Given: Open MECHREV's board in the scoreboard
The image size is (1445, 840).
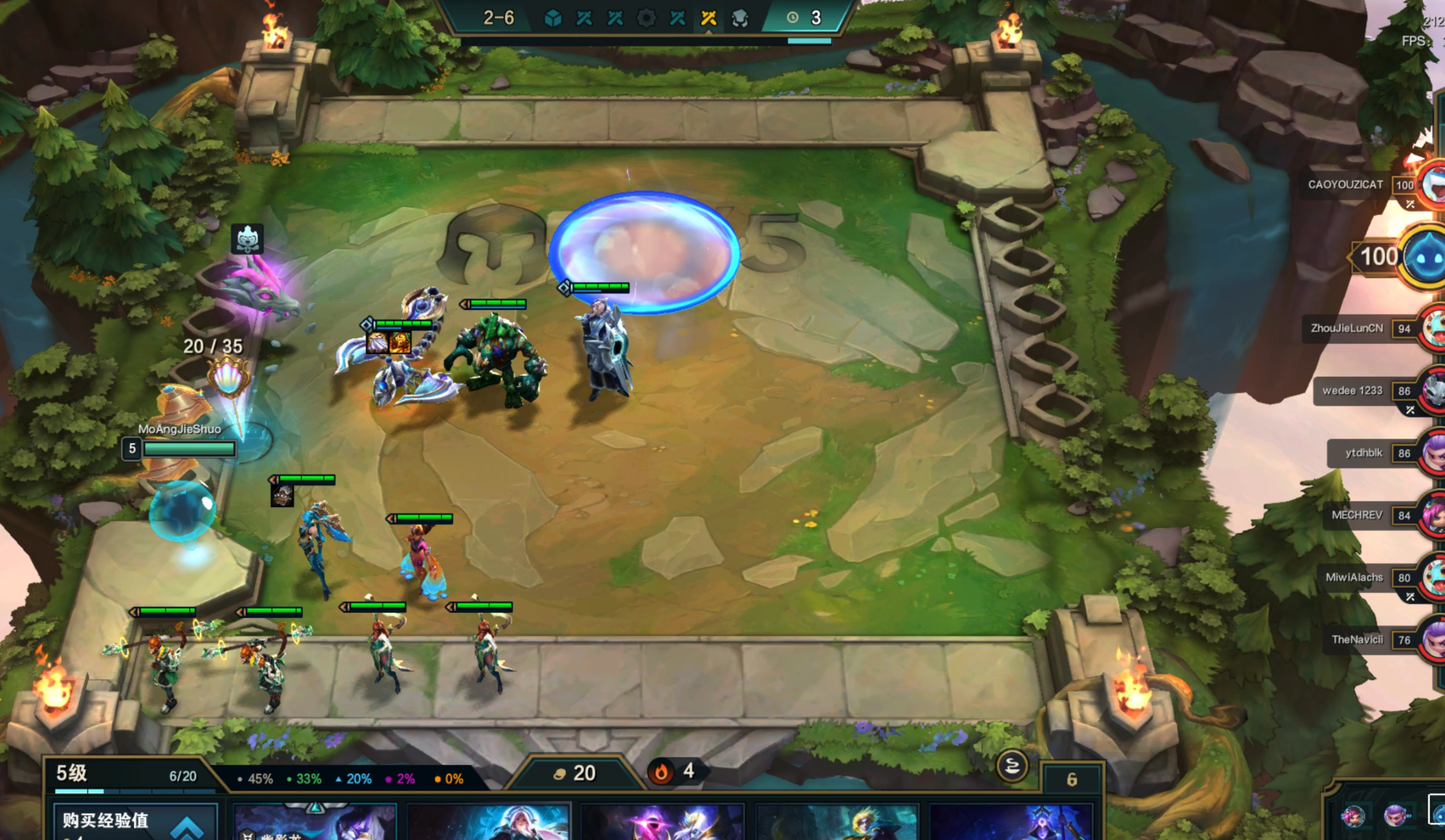Looking at the screenshot, I should pyautogui.click(x=1356, y=515).
